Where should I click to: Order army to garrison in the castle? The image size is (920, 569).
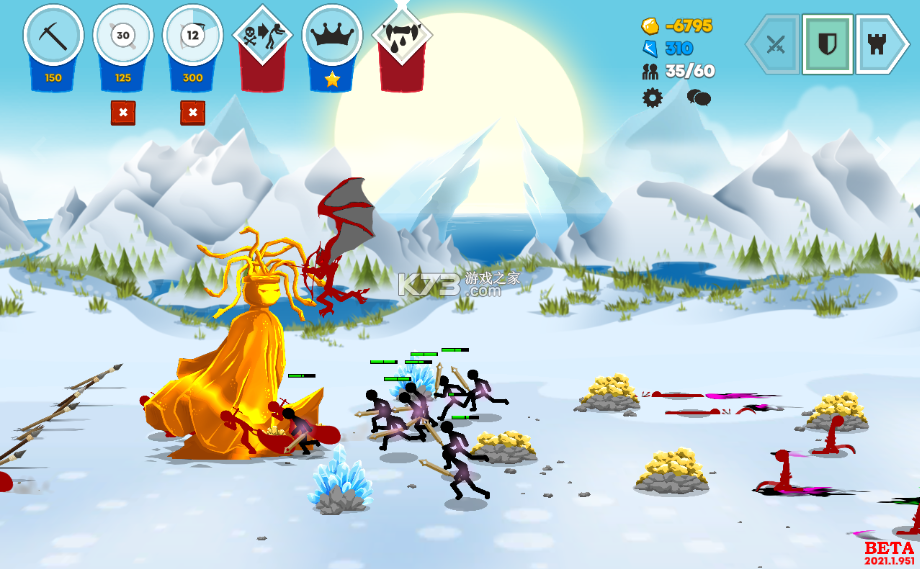878,44
